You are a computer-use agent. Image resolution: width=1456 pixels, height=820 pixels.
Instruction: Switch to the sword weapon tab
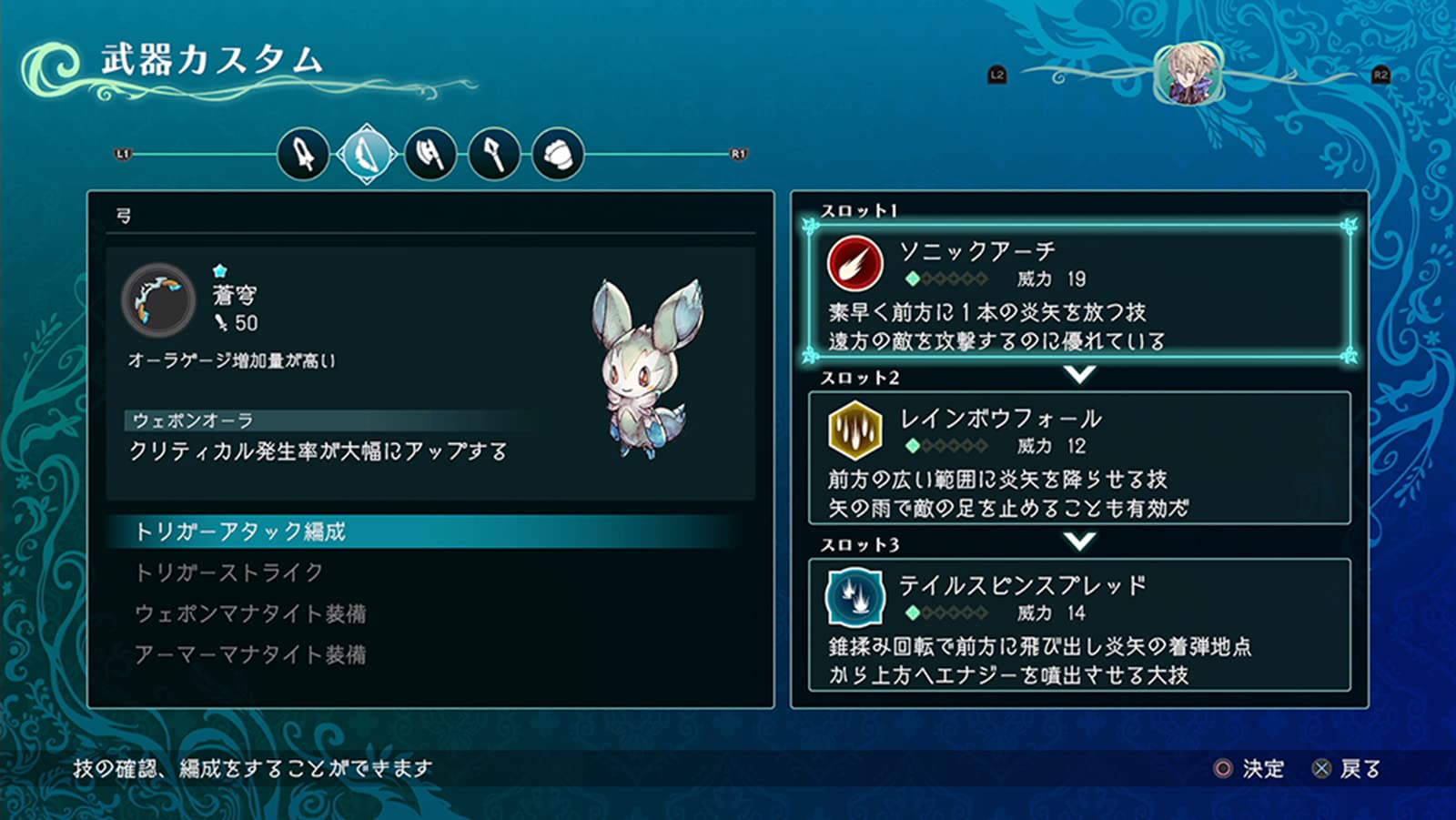click(x=303, y=155)
